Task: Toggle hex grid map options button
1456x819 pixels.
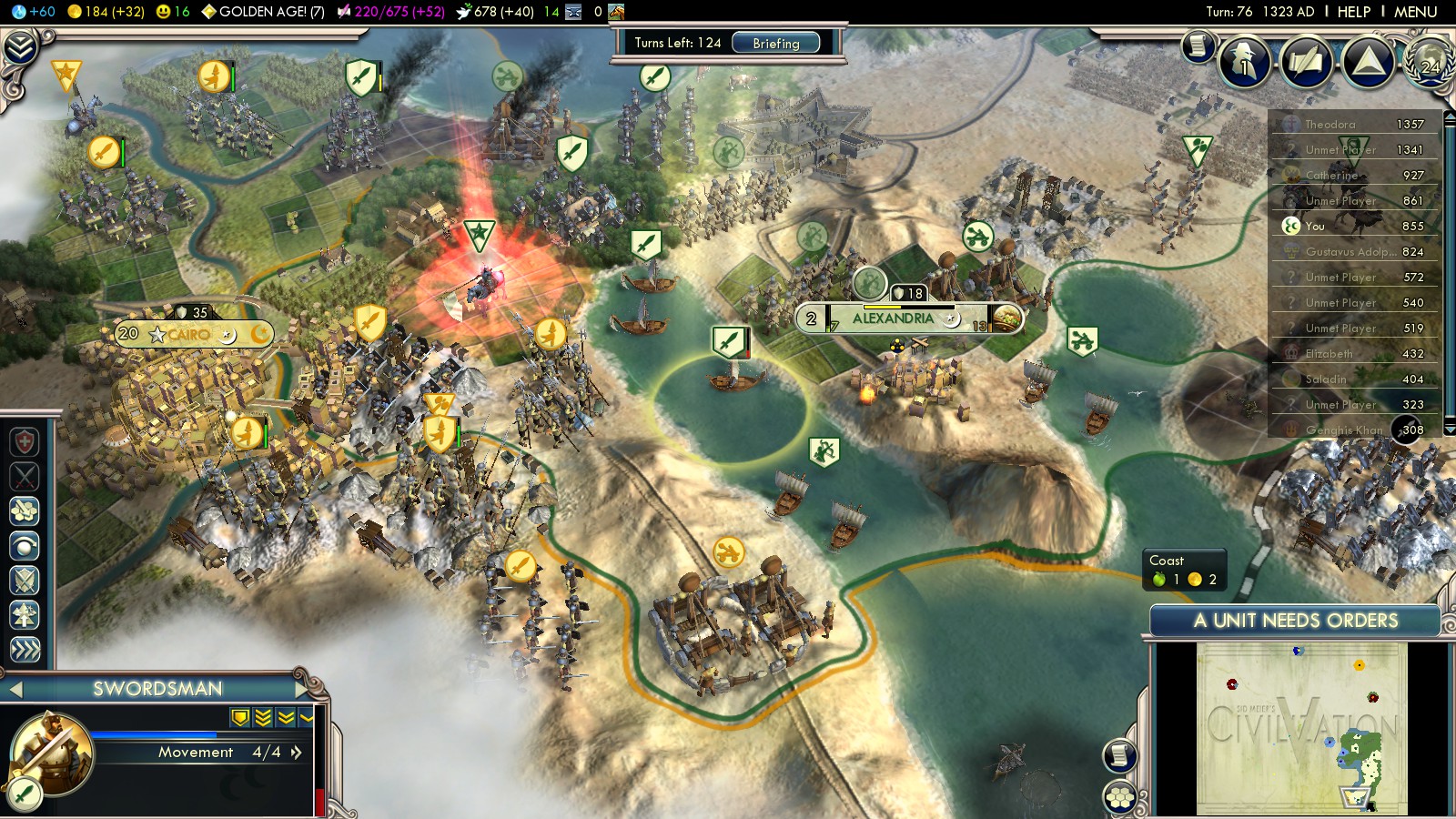Action: coord(1120,798)
